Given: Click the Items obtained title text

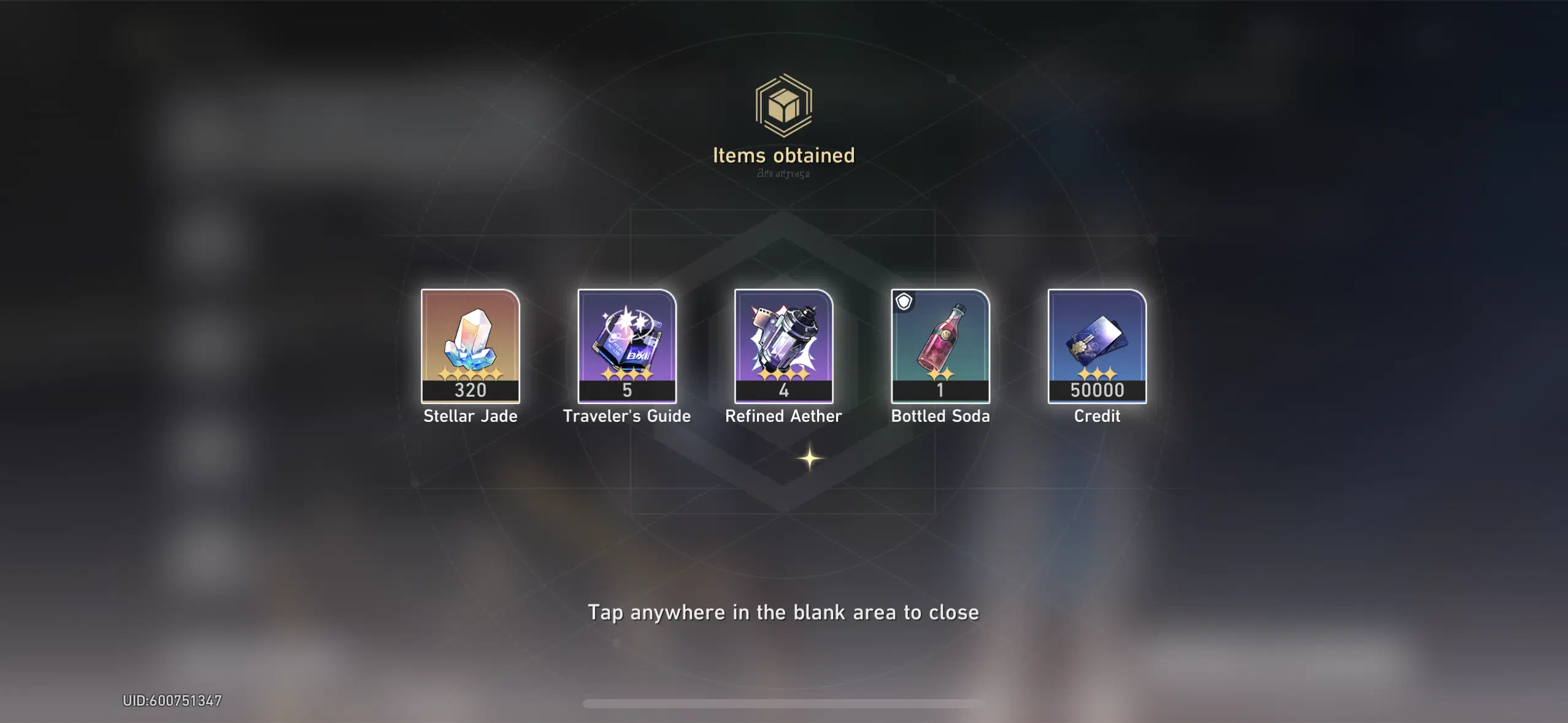Looking at the screenshot, I should (x=783, y=155).
